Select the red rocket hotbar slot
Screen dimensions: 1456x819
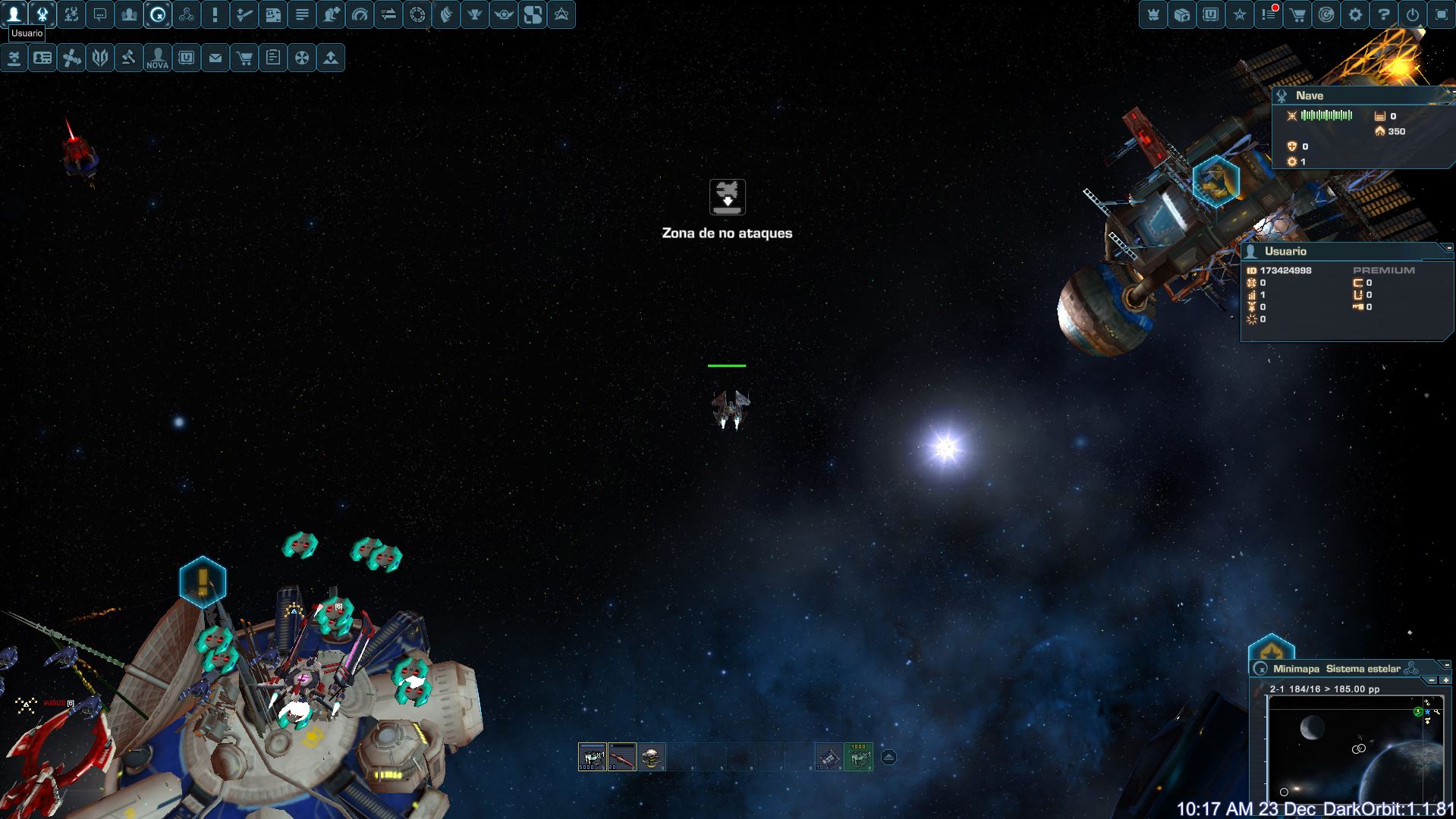(x=622, y=756)
